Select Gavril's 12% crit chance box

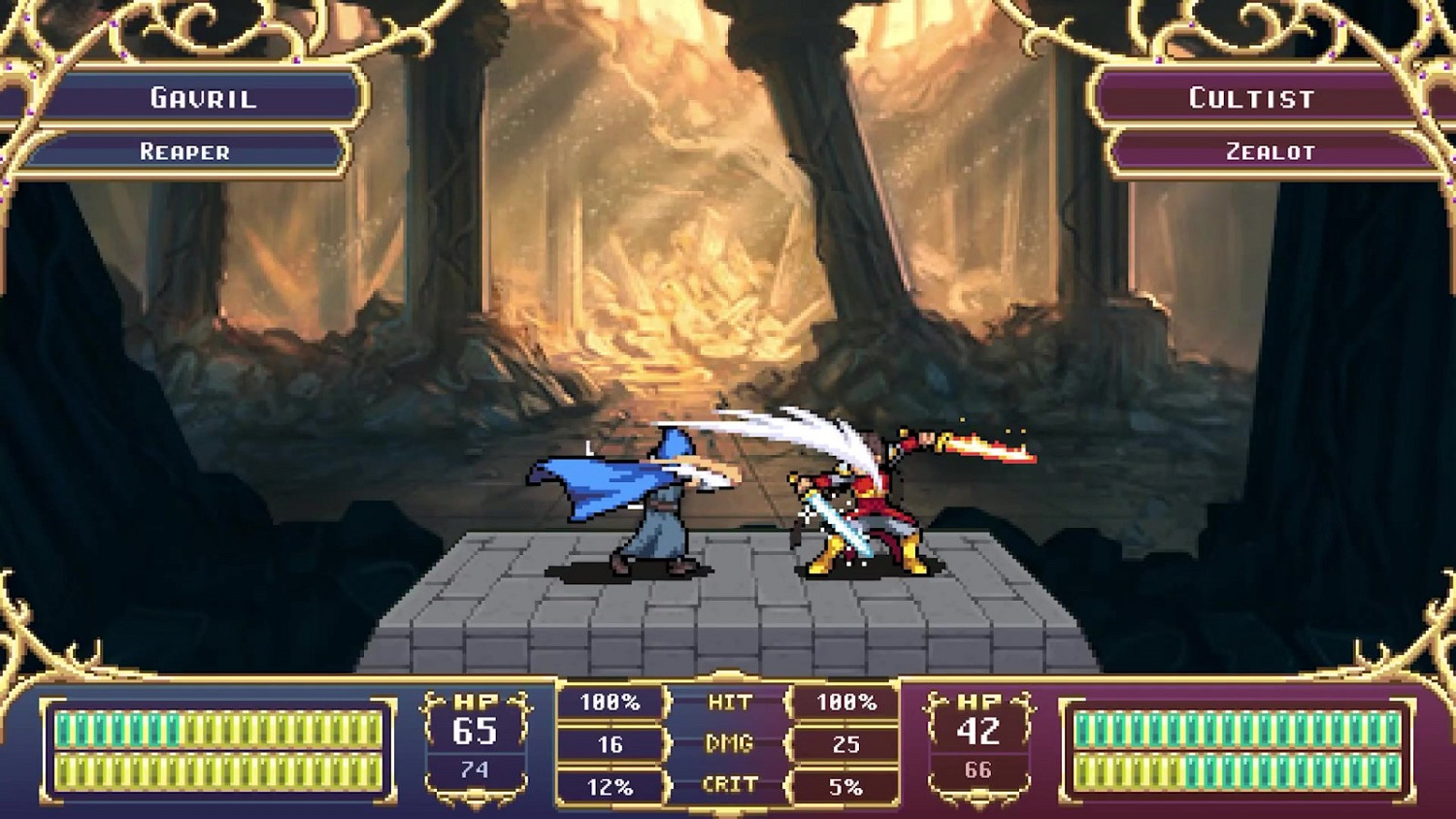click(610, 783)
